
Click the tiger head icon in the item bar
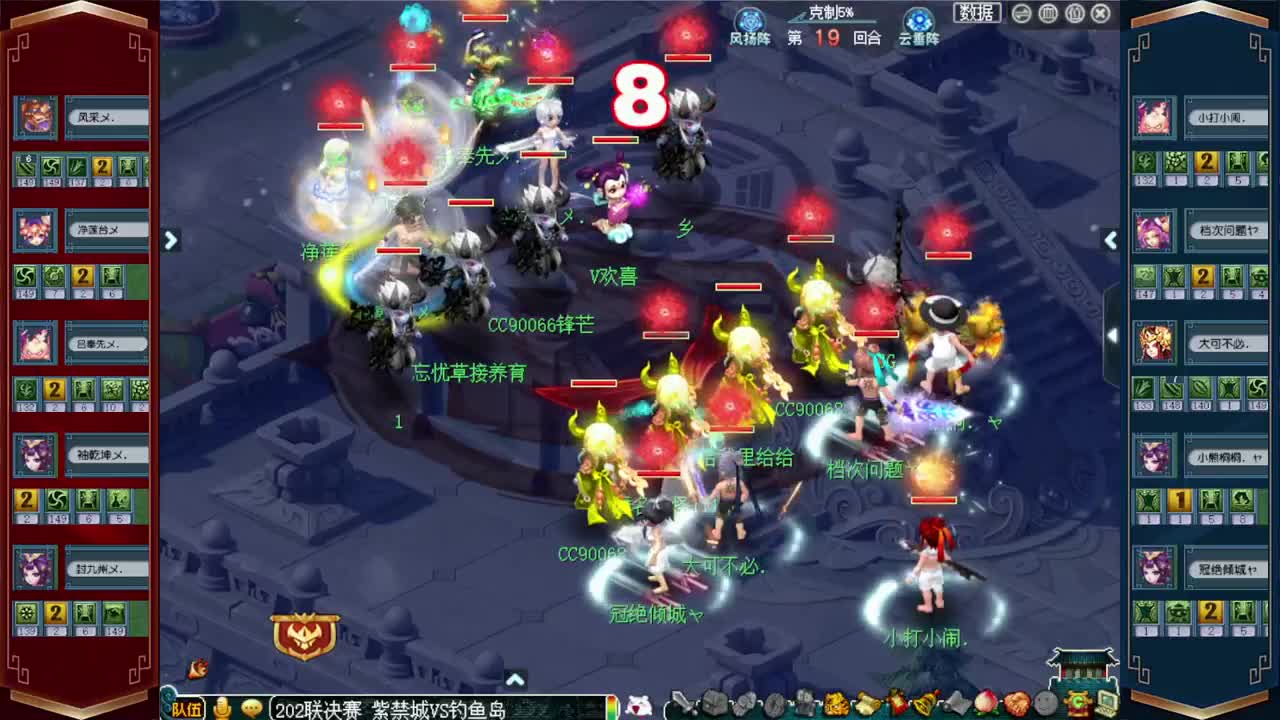coord(834,705)
